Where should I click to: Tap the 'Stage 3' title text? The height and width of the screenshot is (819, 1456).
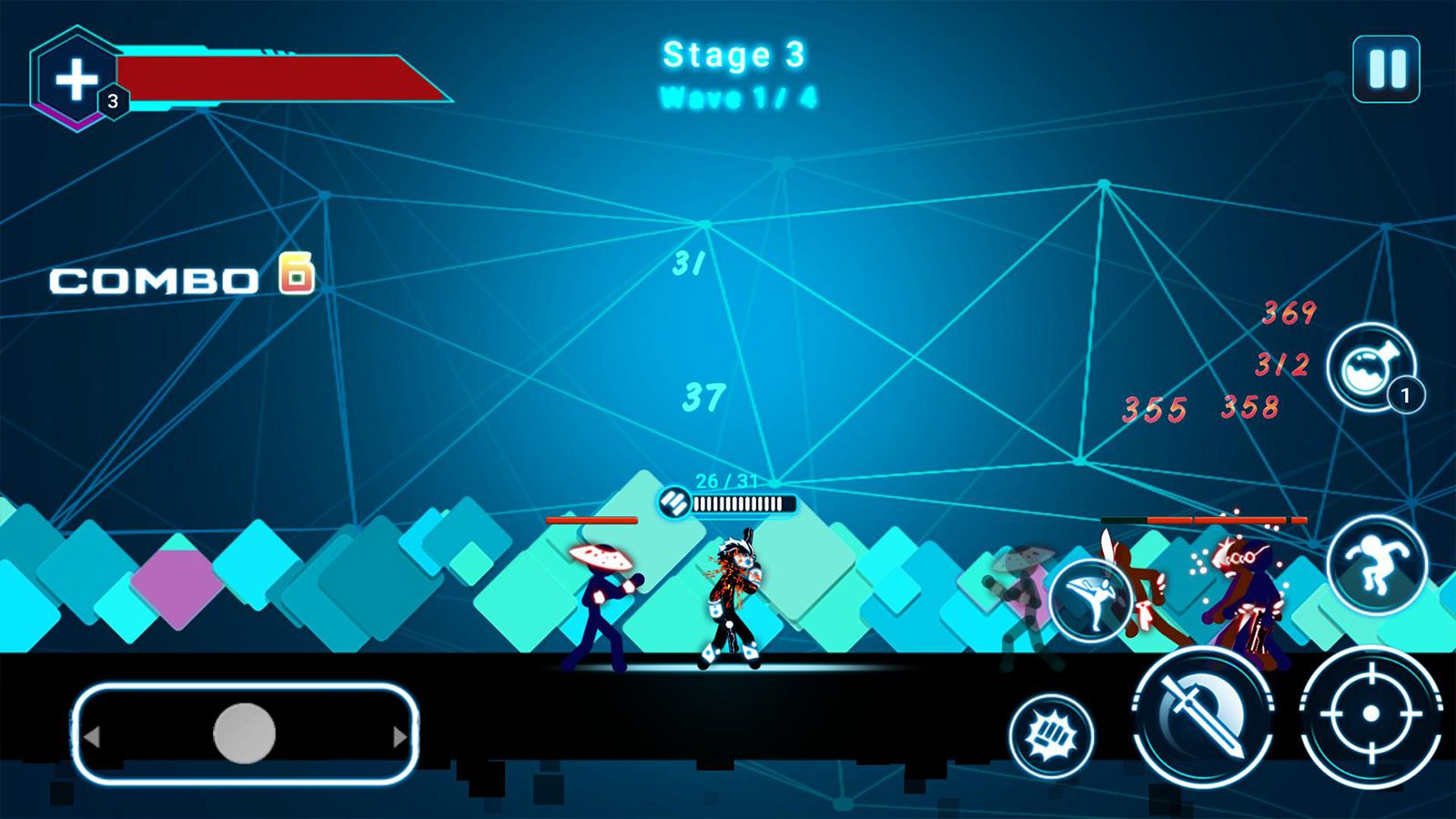coord(733,56)
